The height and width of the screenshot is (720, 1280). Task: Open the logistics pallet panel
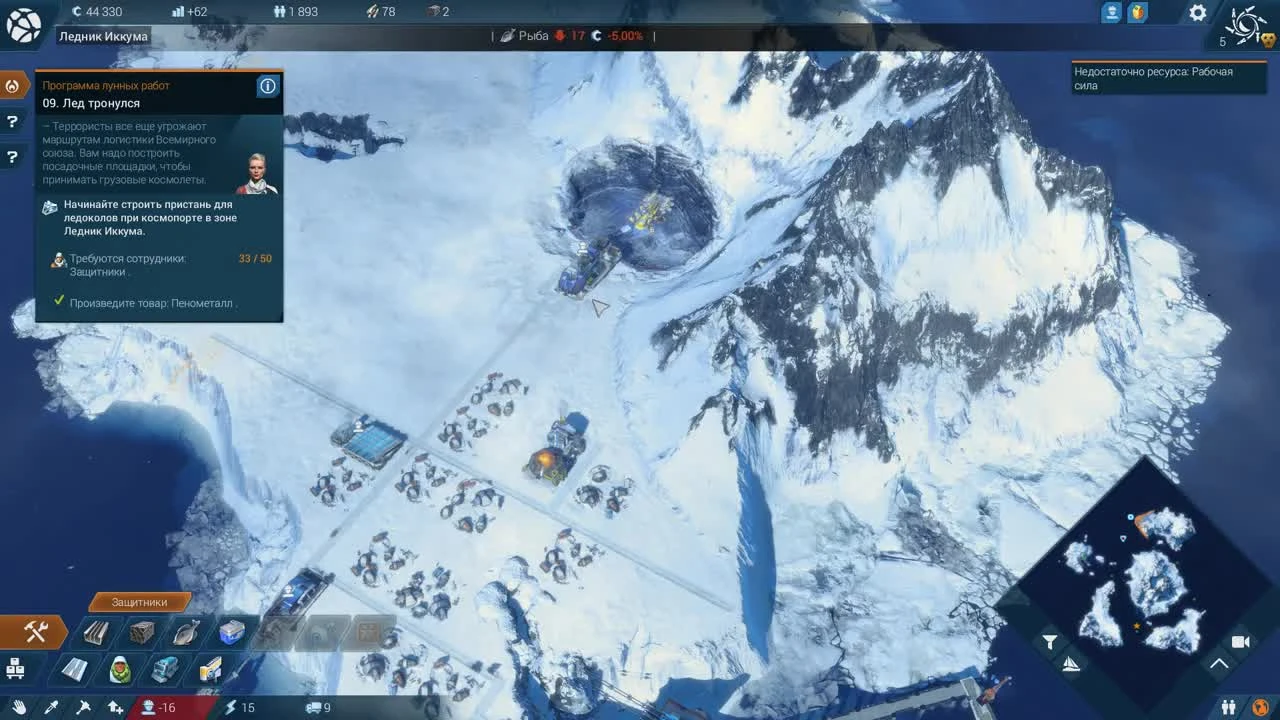click(x=14, y=668)
